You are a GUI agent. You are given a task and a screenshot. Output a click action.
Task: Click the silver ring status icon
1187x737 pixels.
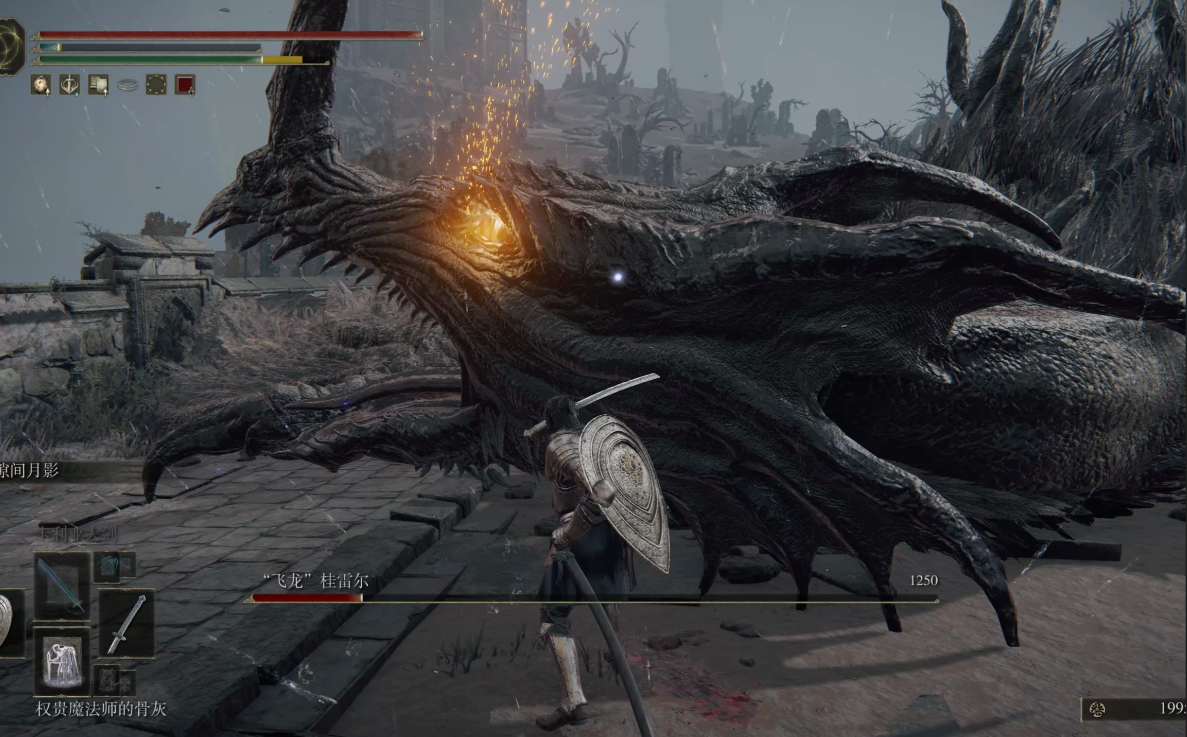(x=127, y=85)
